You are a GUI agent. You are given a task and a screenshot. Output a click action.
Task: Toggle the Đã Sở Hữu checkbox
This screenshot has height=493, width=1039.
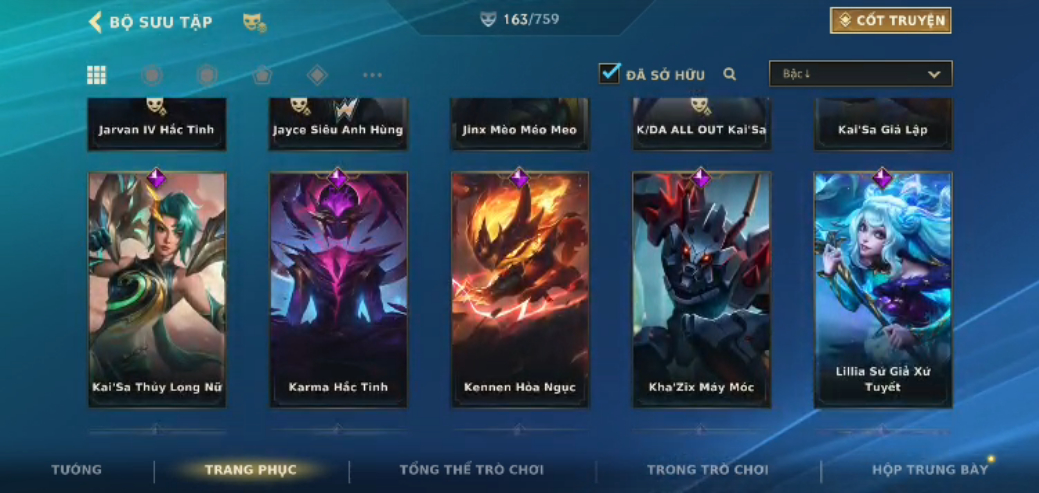[609, 74]
